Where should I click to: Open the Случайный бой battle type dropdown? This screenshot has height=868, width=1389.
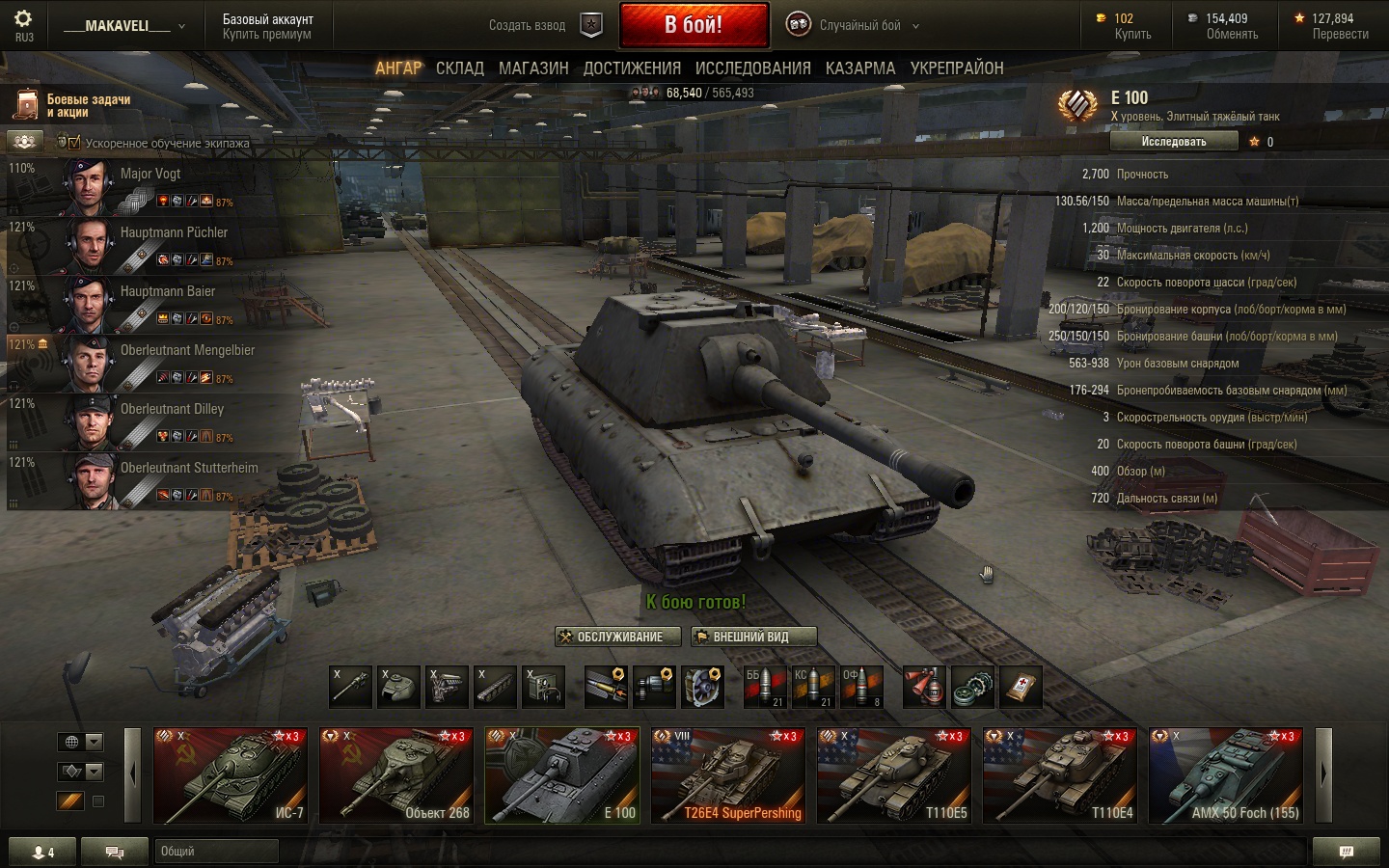coord(858,26)
